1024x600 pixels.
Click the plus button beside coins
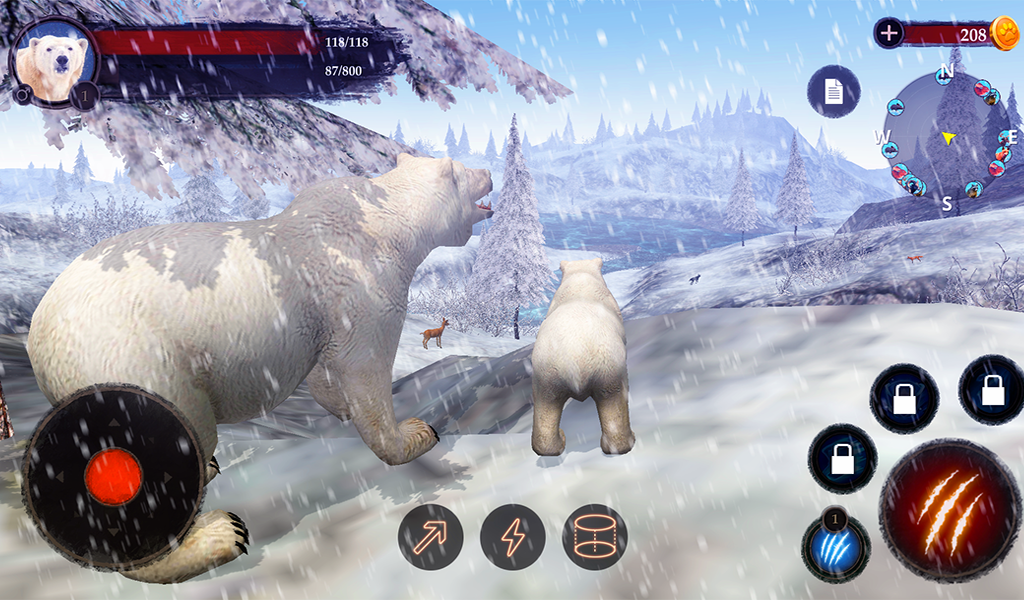click(x=888, y=33)
